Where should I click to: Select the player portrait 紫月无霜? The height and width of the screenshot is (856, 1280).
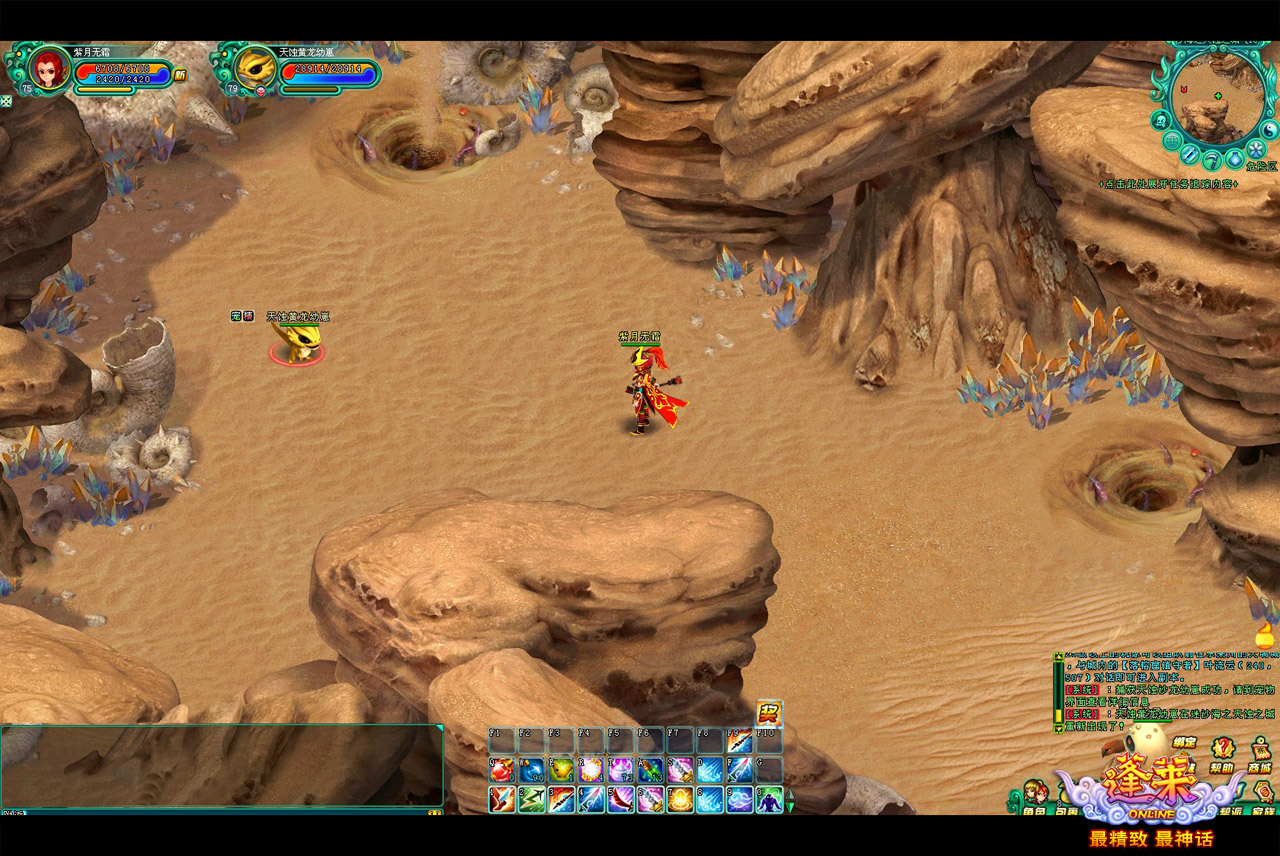pyautogui.click(x=46, y=69)
